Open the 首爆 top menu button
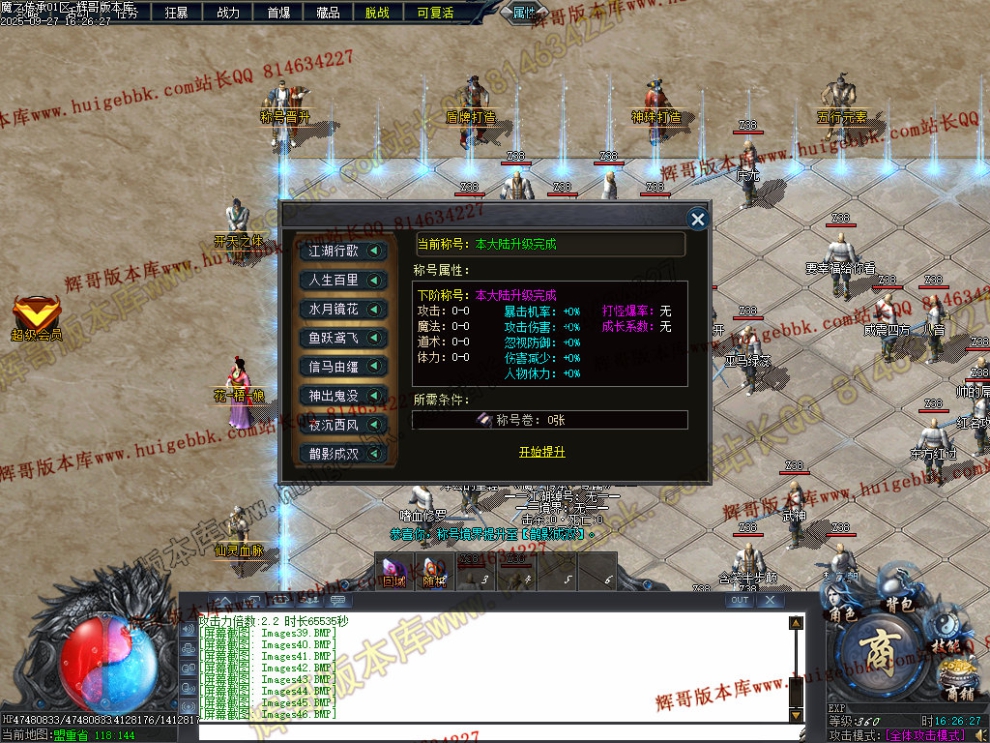Image resolution: width=990 pixels, height=743 pixels. (x=279, y=12)
